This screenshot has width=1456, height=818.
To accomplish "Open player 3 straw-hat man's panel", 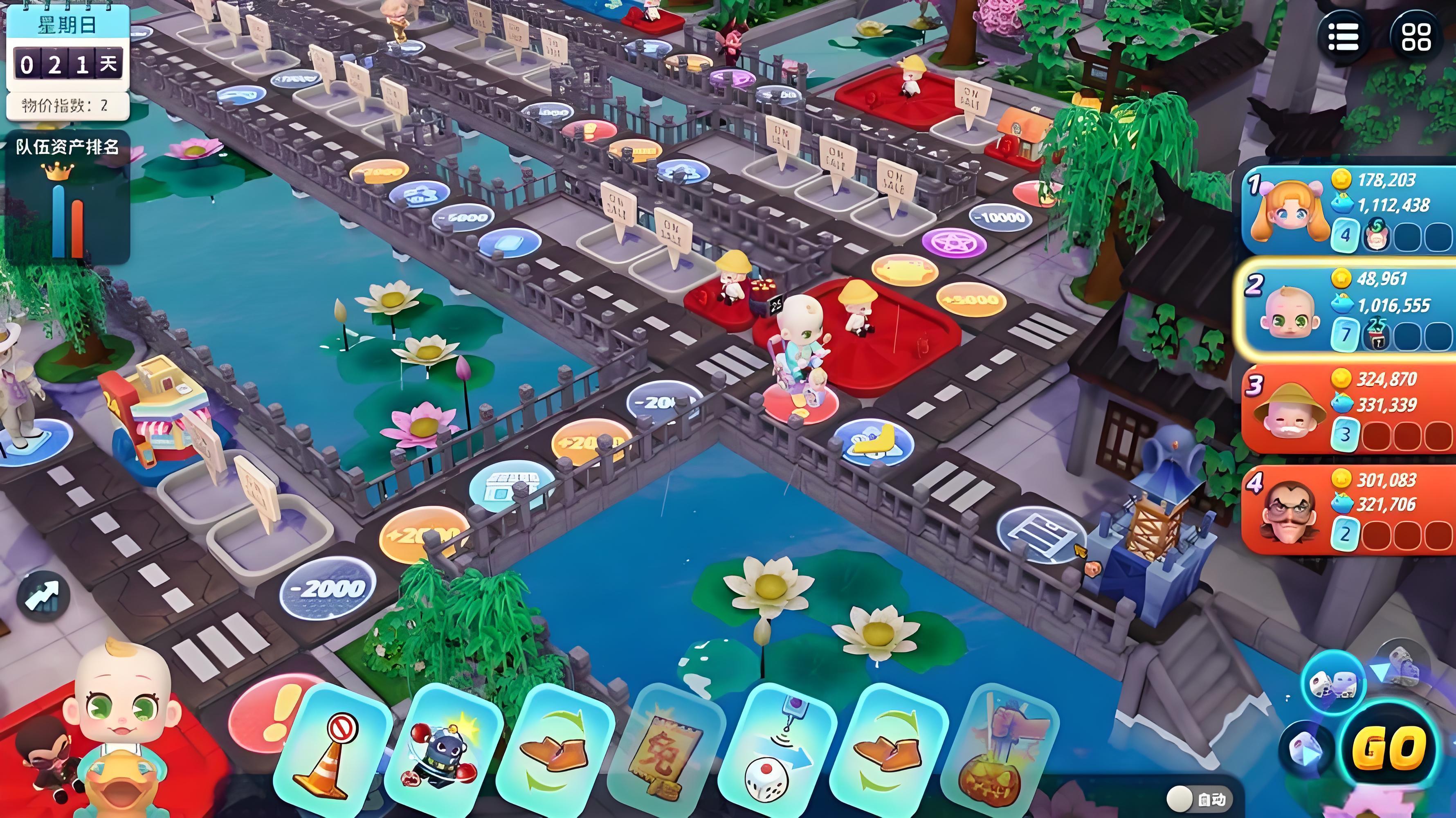I will click(x=1348, y=408).
